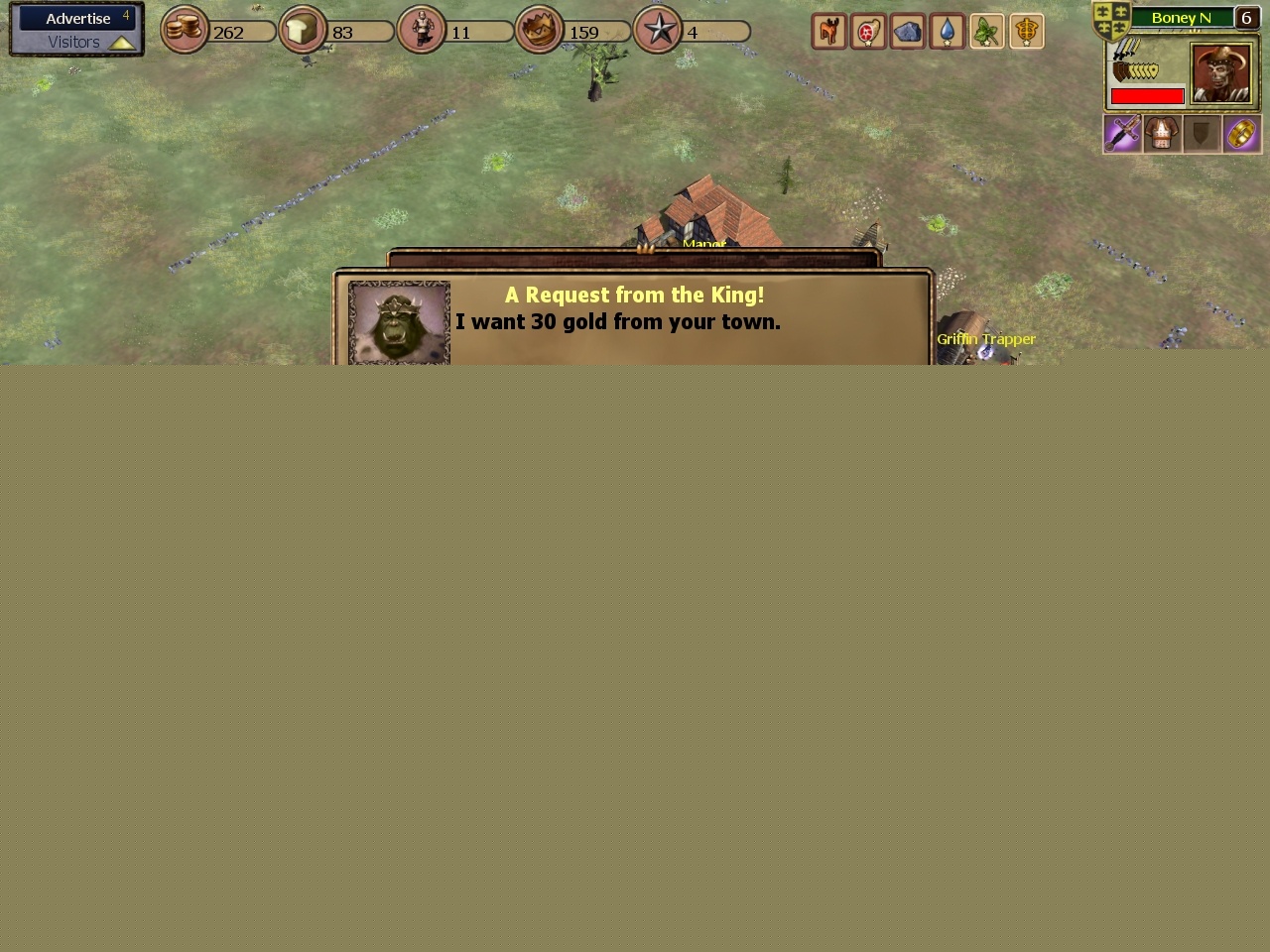Select Boney N's gold ring slot
The image size is (1270, 952).
coord(1241,134)
